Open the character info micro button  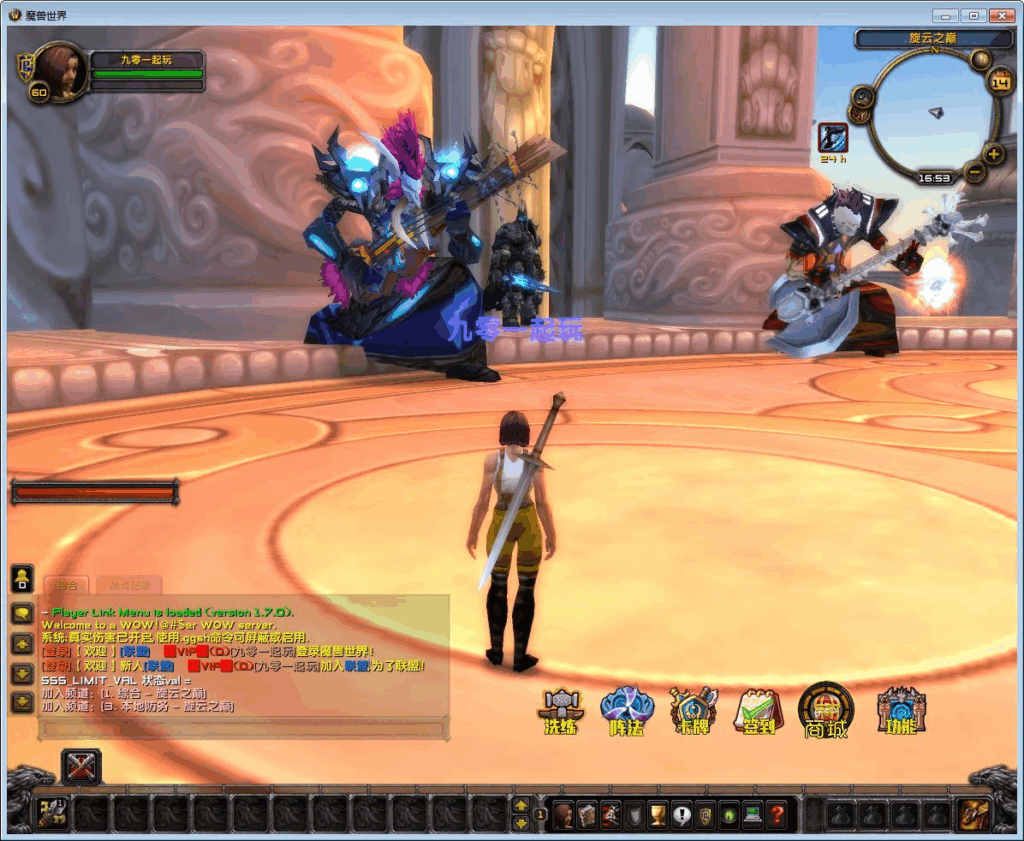click(x=564, y=814)
